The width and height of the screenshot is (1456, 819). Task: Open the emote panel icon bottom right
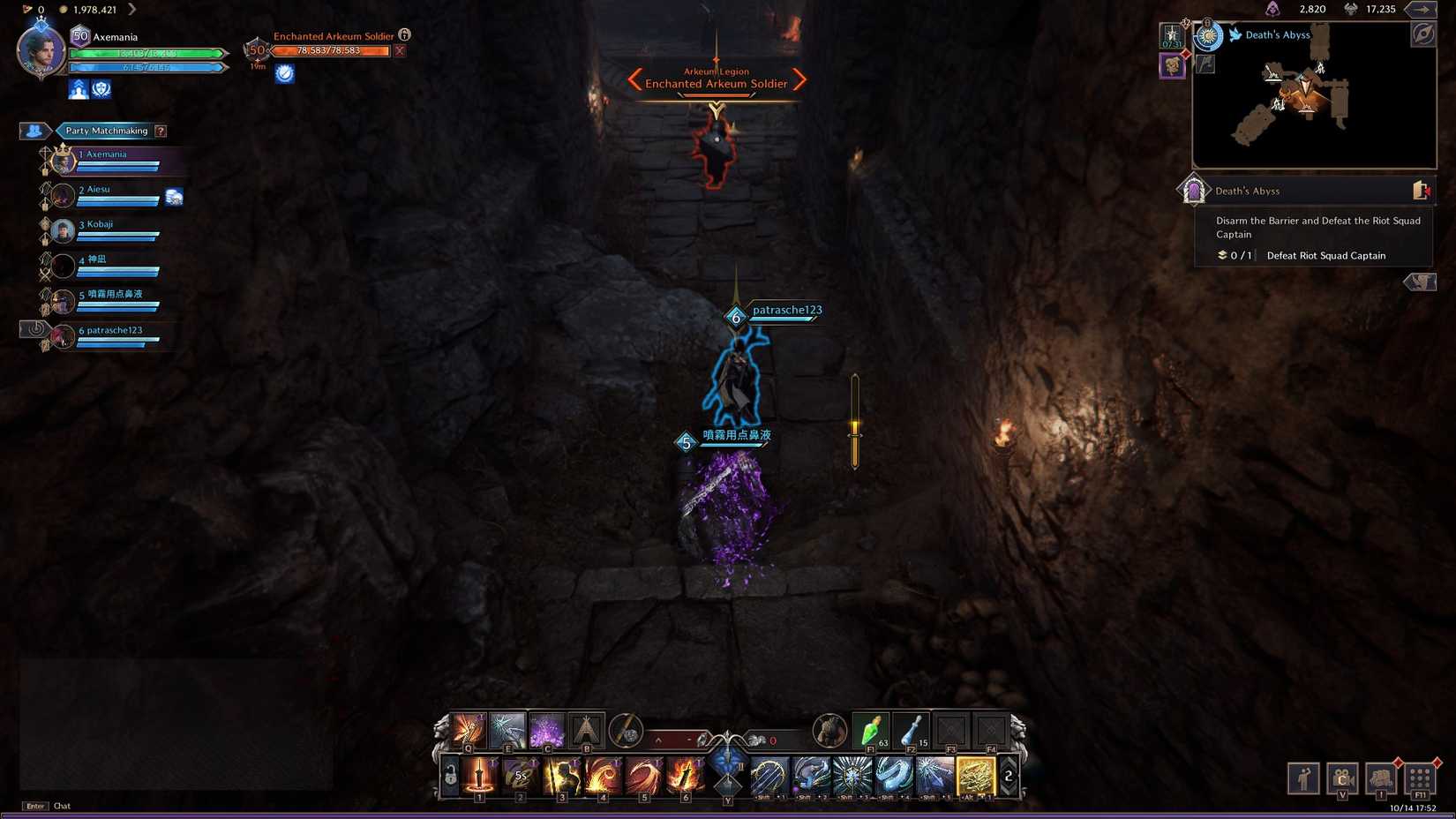pyautogui.click(x=1304, y=778)
